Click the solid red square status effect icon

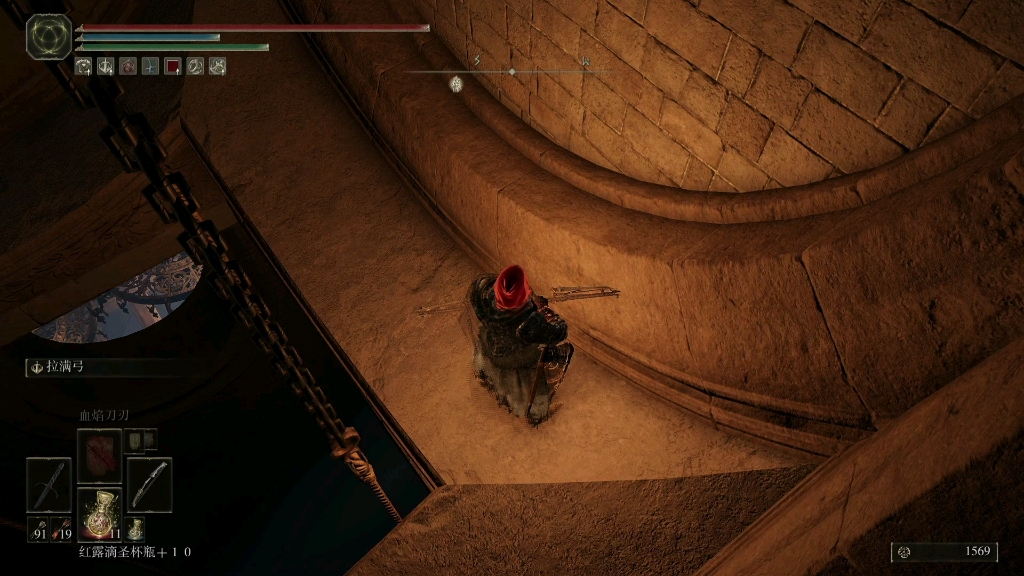click(x=172, y=66)
